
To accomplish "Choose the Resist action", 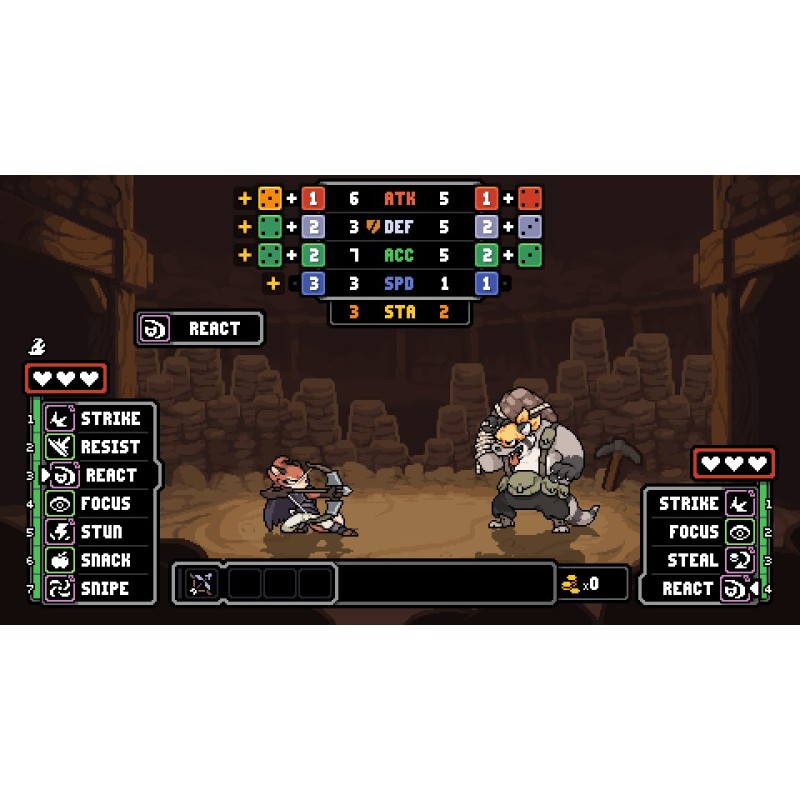I will (x=98, y=447).
